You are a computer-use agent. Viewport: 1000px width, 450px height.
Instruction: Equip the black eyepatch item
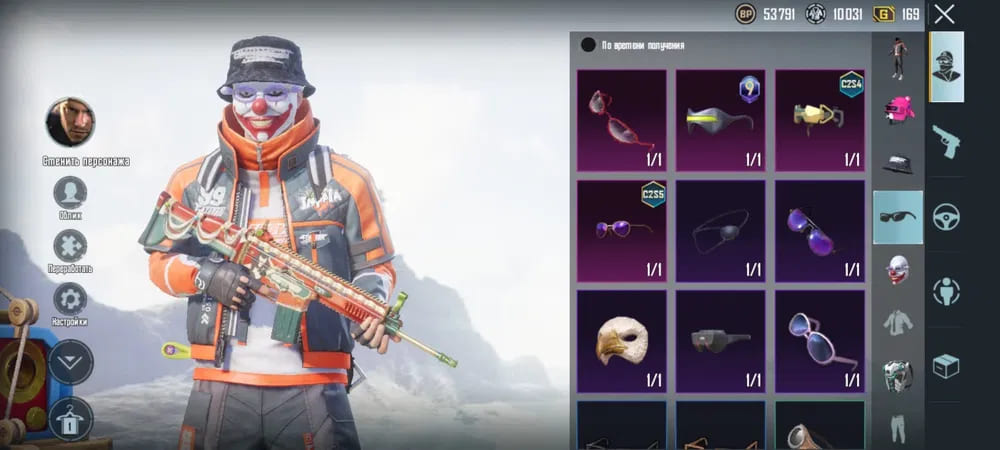720,228
